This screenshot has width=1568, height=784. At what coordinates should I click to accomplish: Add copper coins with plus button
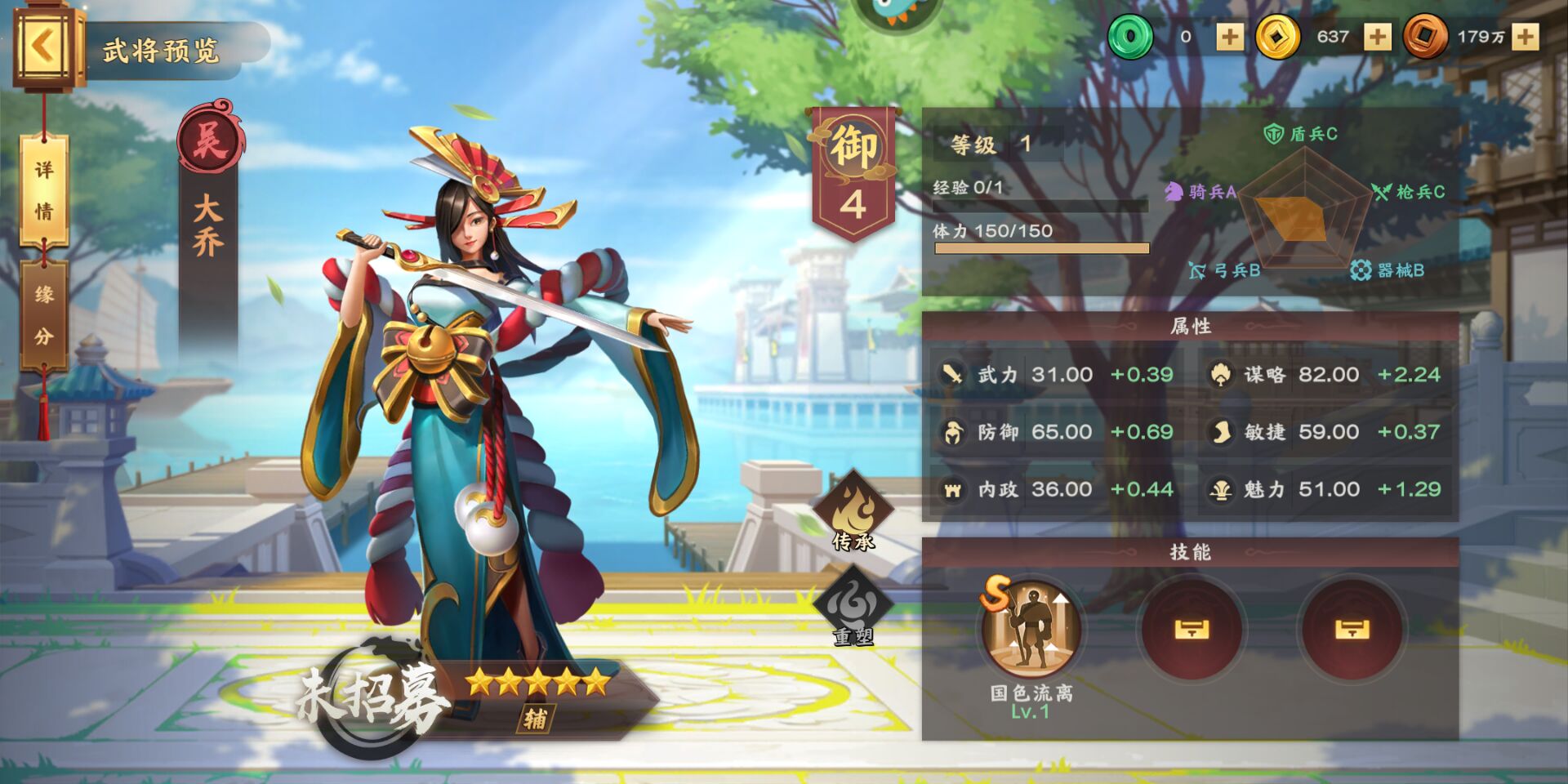click(1525, 37)
